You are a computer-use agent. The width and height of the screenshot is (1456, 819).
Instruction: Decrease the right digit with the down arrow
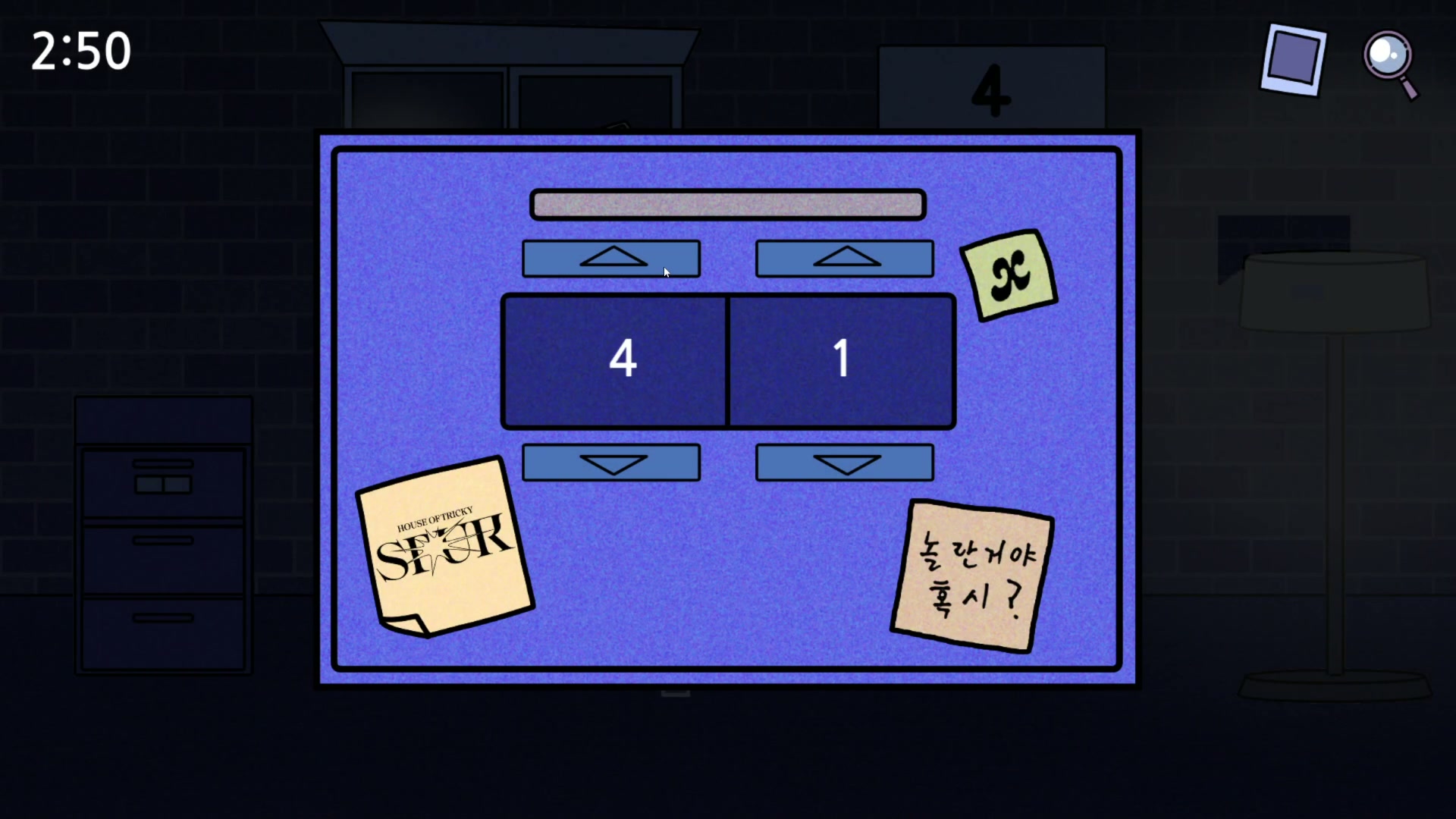coord(844,463)
